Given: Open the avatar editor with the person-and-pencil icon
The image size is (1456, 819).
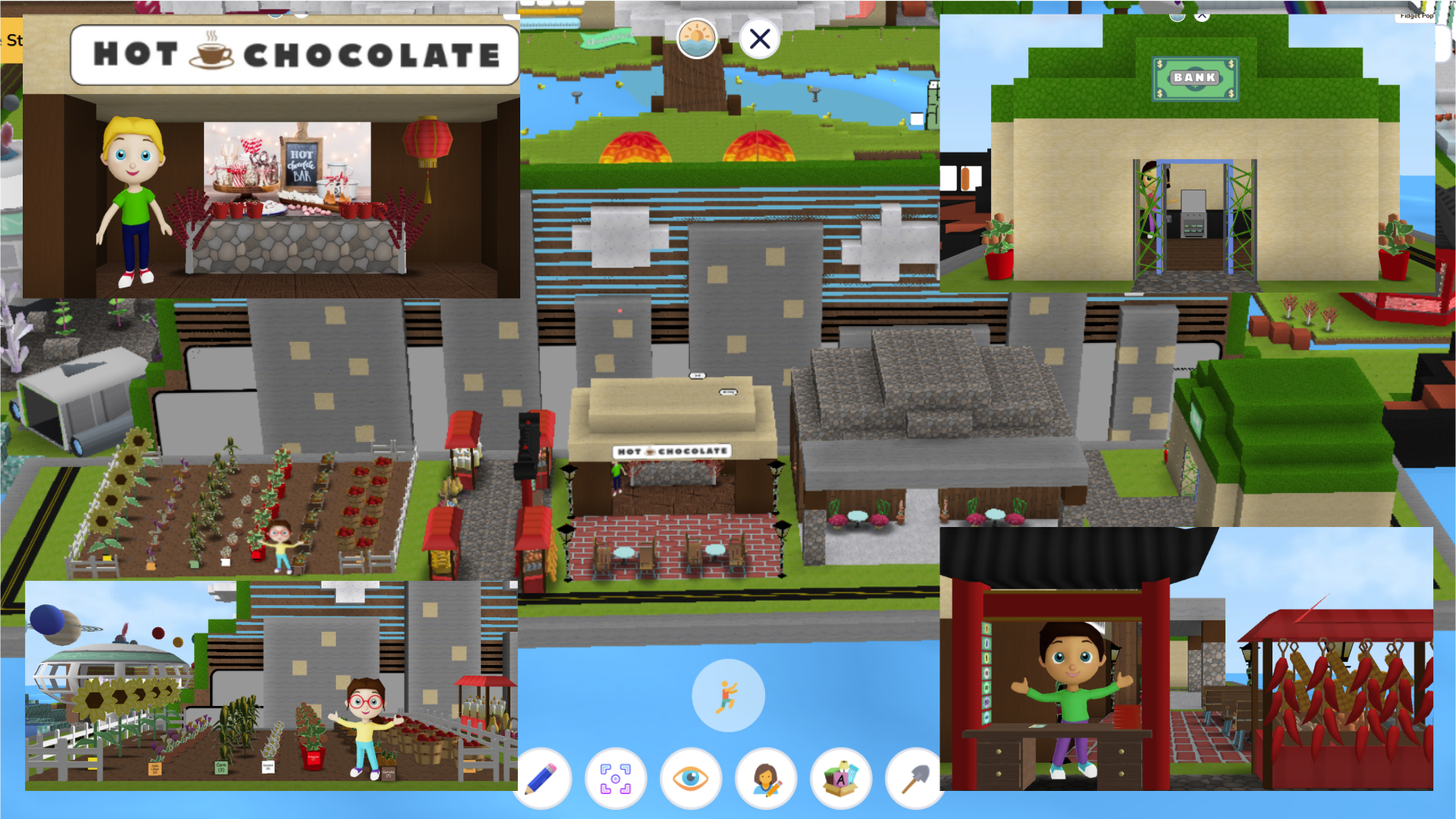Looking at the screenshot, I should [765, 778].
